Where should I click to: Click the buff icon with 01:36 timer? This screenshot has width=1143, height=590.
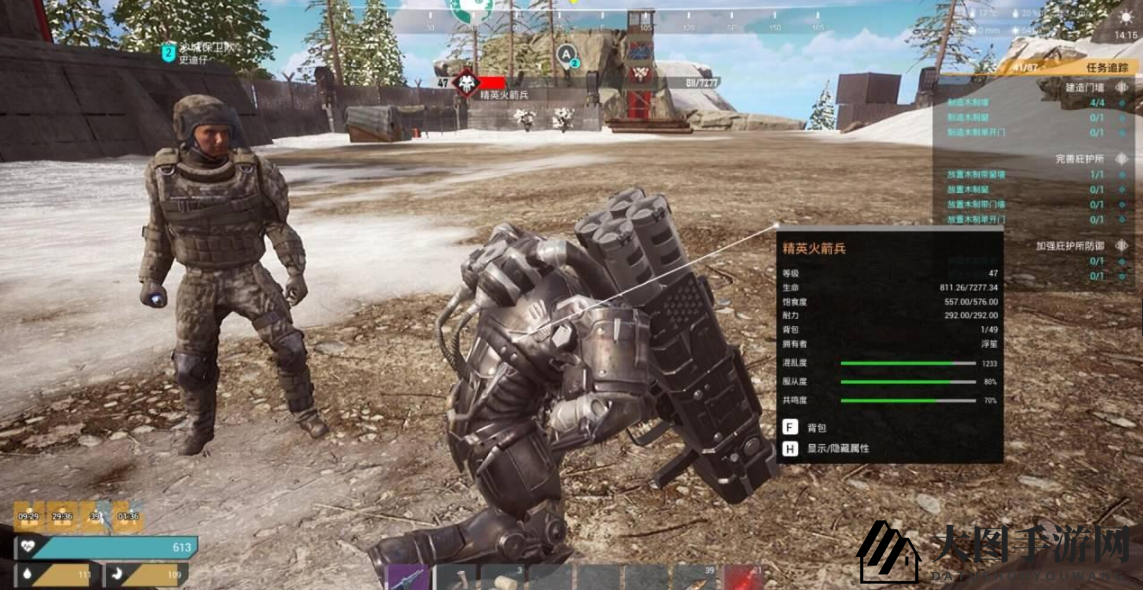127,516
